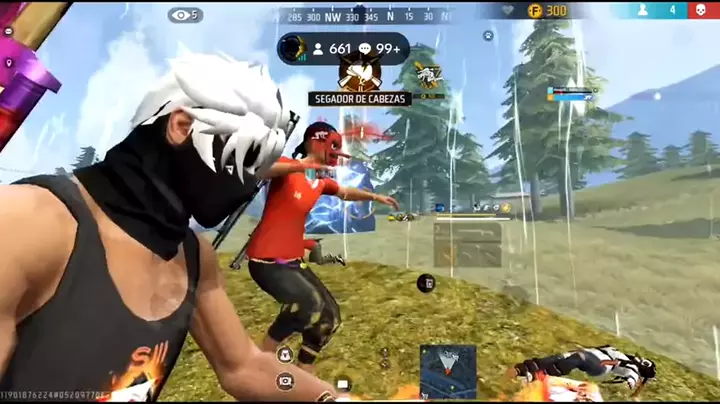Tap the spectator eye counter
The height and width of the screenshot is (404, 720).
pos(185,15)
